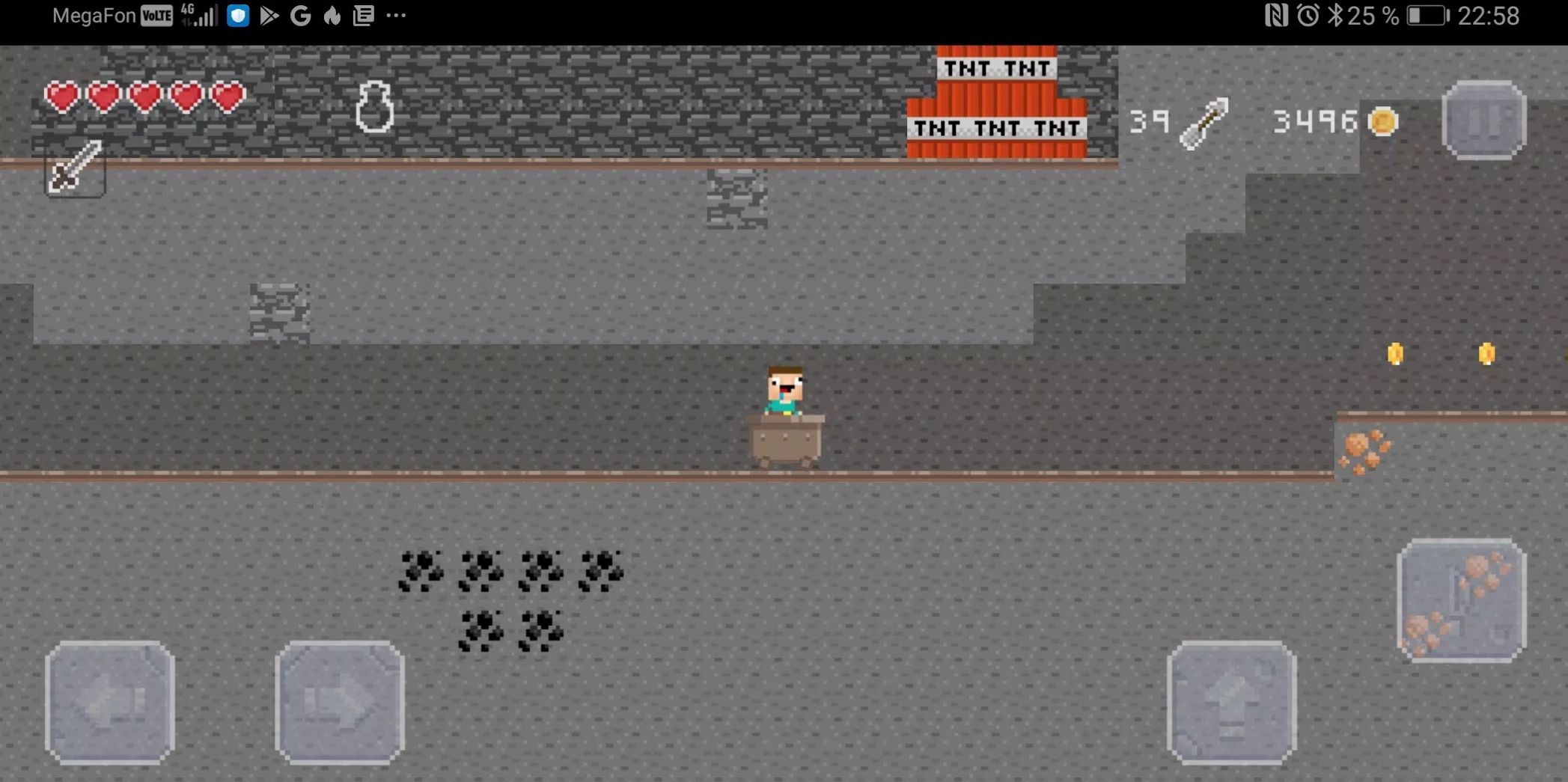
Task: Tap the middle heart in the health bar
Action: [144, 97]
